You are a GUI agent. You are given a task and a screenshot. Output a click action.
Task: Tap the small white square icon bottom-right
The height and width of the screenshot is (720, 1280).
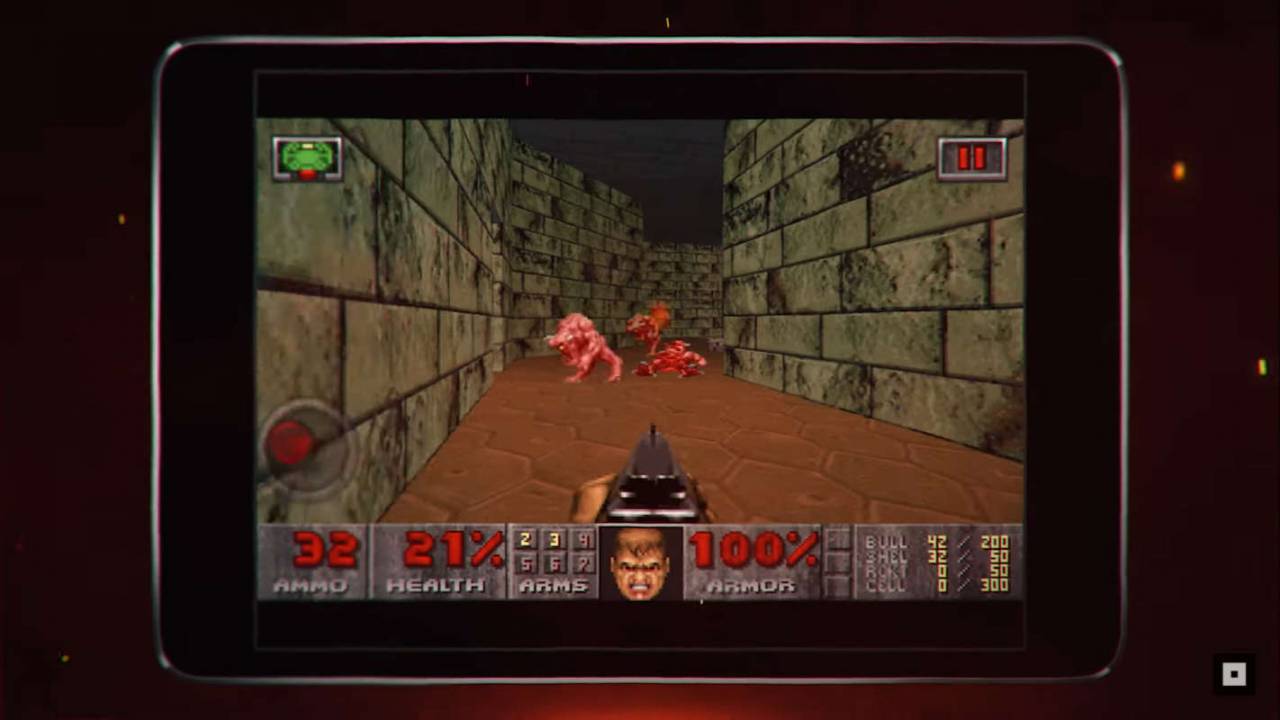pyautogui.click(x=1234, y=674)
